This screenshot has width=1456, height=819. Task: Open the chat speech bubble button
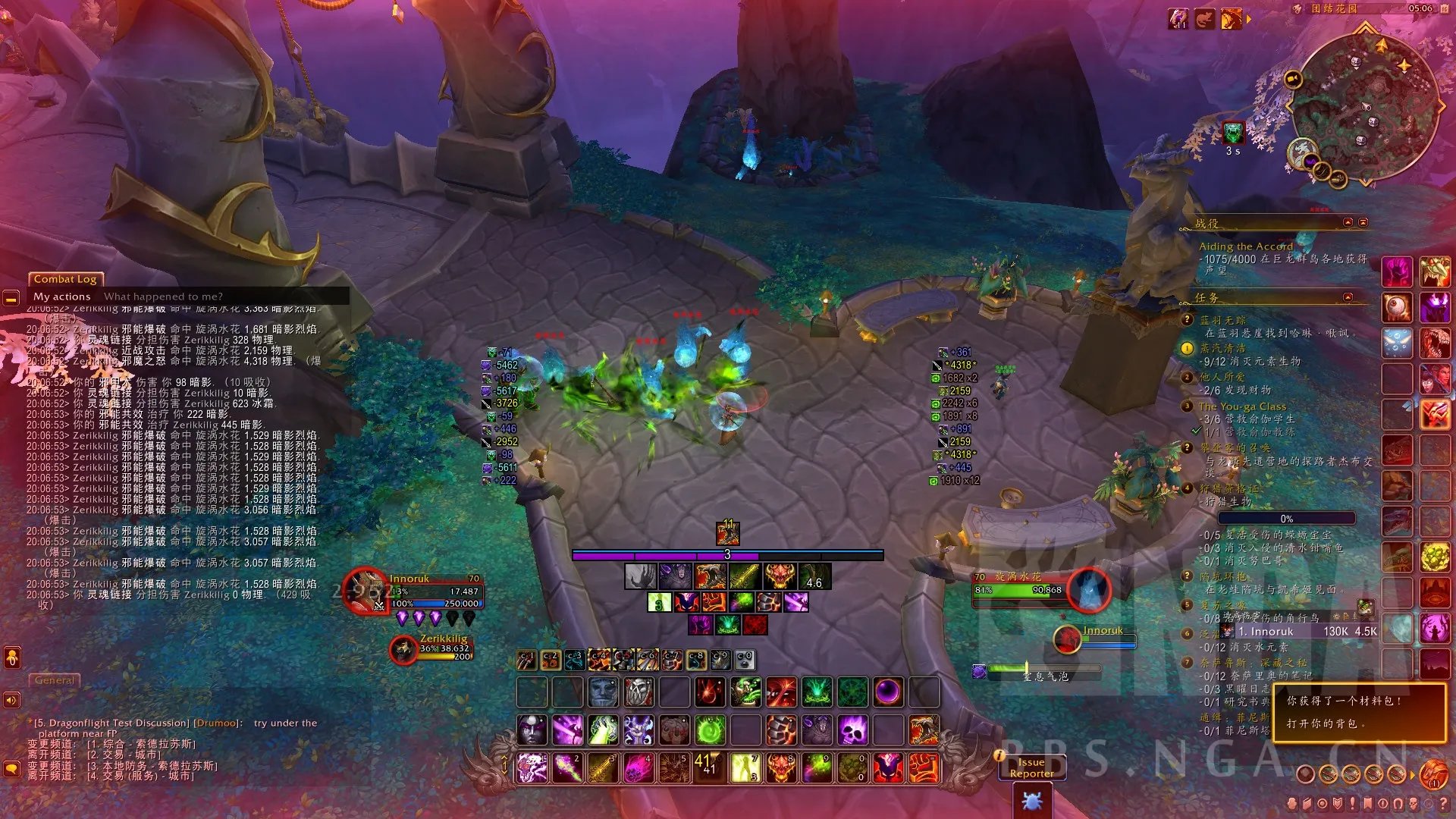(11, 769)
